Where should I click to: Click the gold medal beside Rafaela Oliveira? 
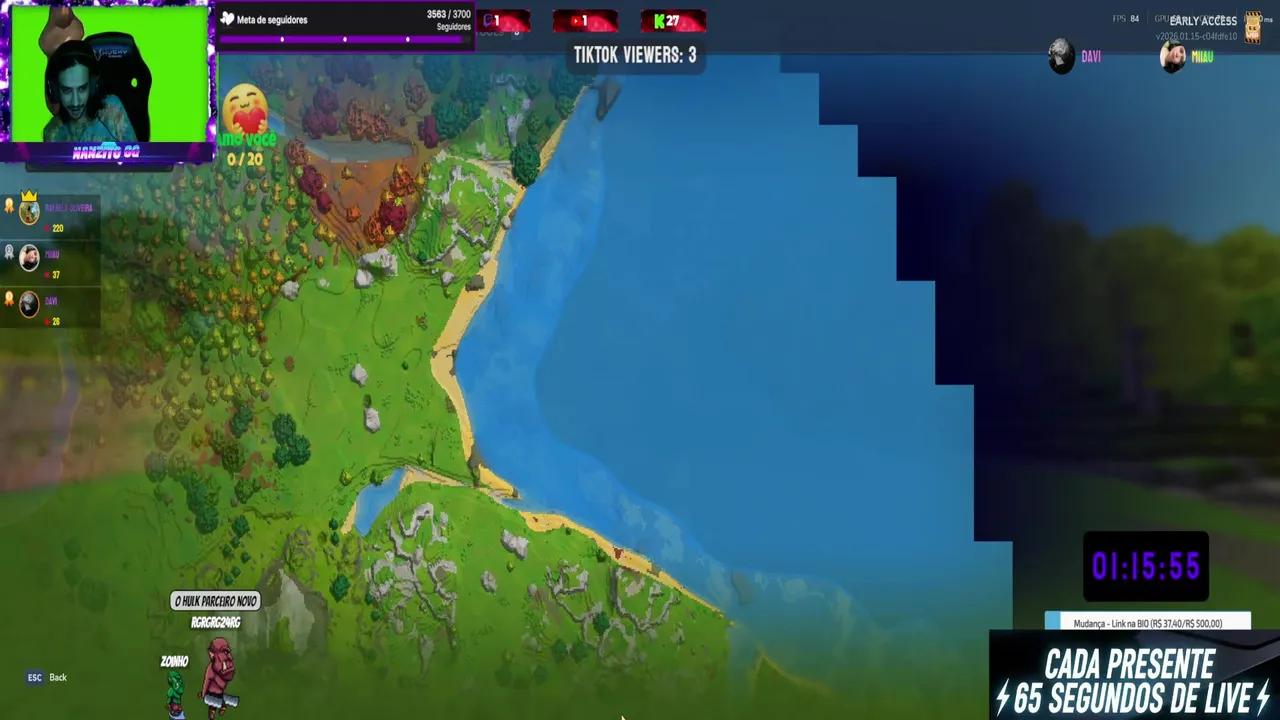click(x=10, y=207)
